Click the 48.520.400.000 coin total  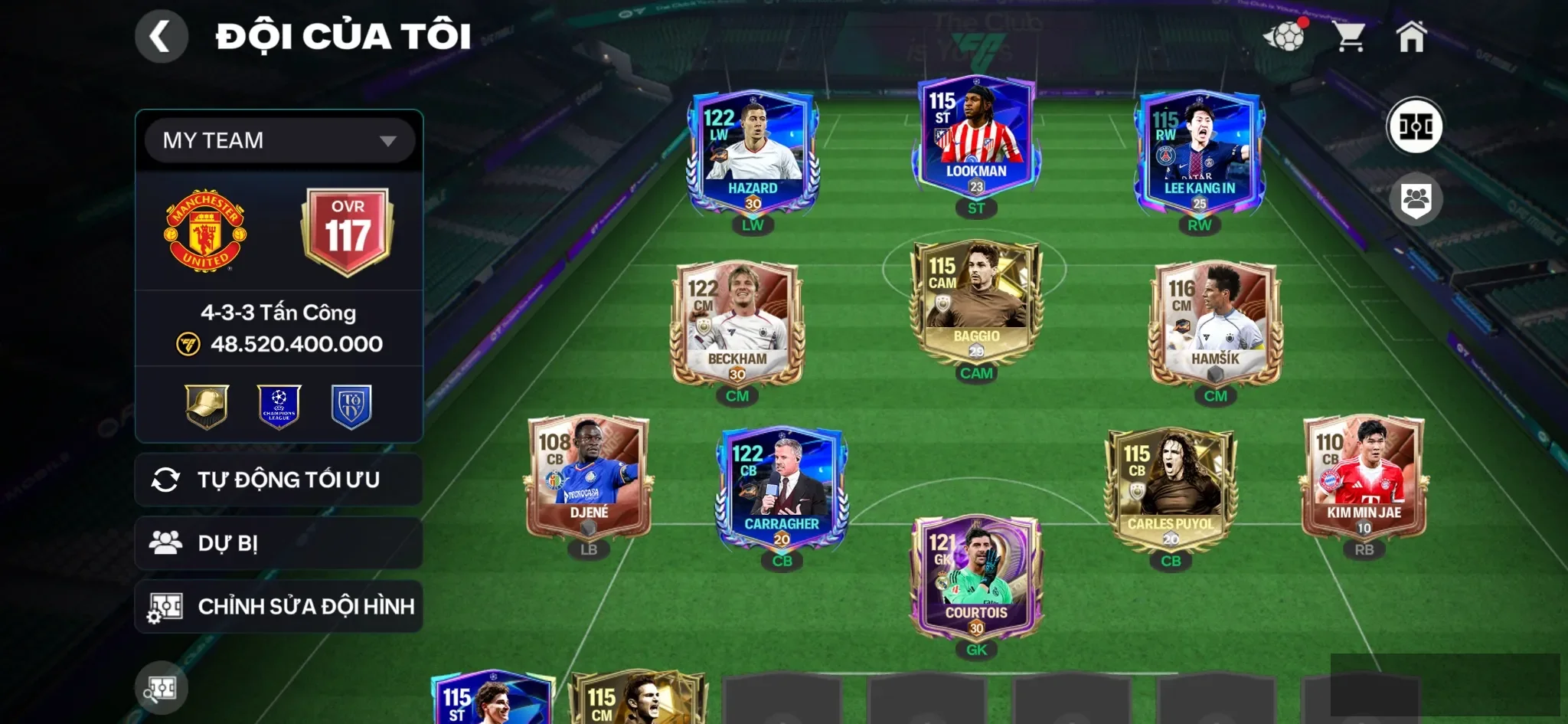click(295, 343)
